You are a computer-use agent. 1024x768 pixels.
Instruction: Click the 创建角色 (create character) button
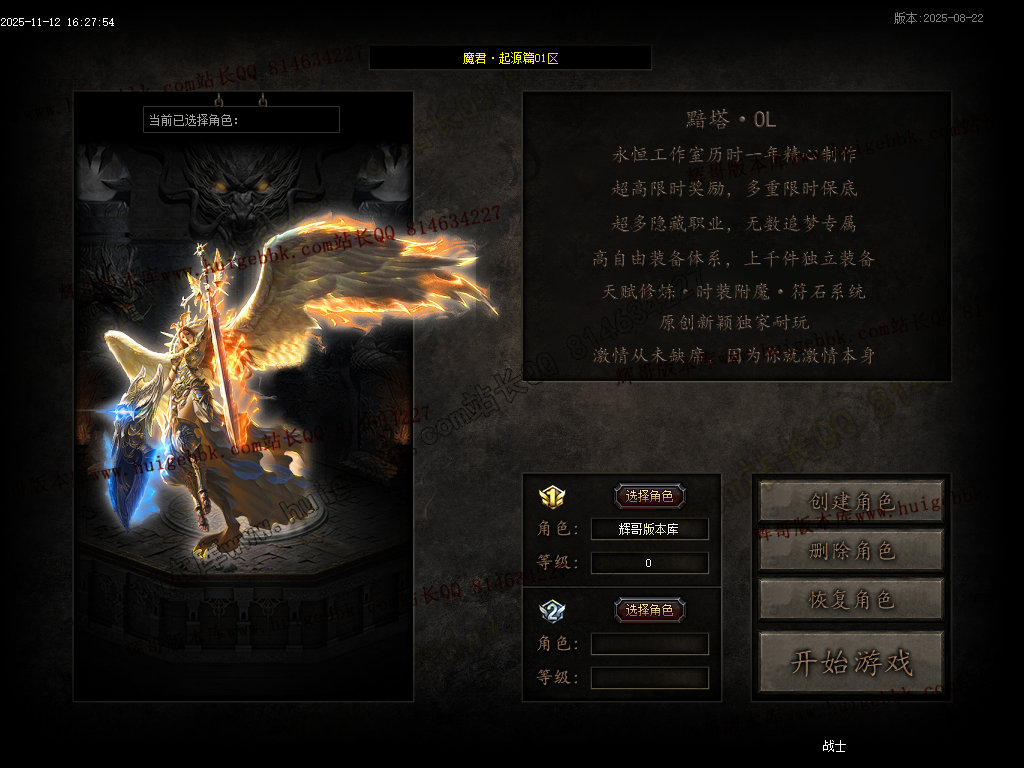point(851,501)
